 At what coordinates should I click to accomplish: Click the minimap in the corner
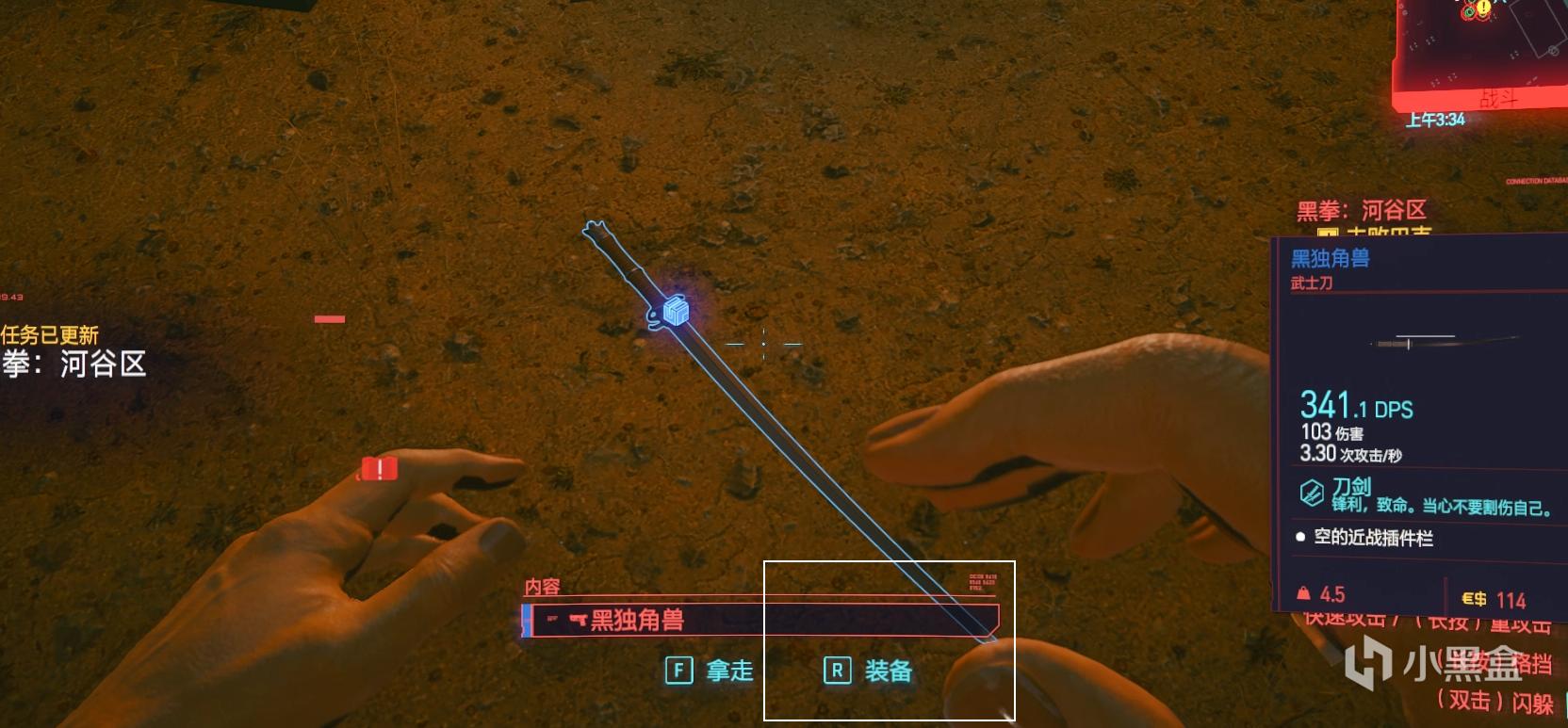click(x=1481, y=49)
